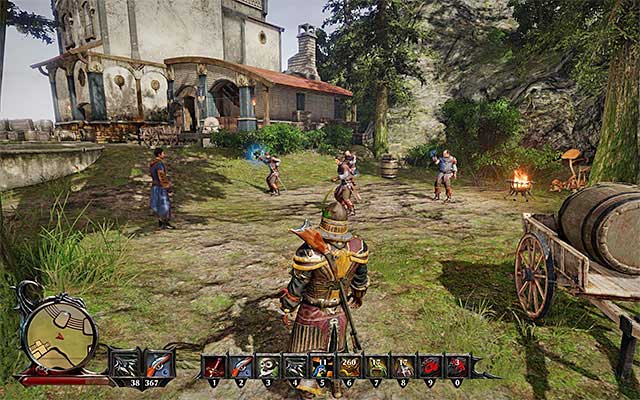
Task: Select the red item in slot 0
Action: (458, 366)
